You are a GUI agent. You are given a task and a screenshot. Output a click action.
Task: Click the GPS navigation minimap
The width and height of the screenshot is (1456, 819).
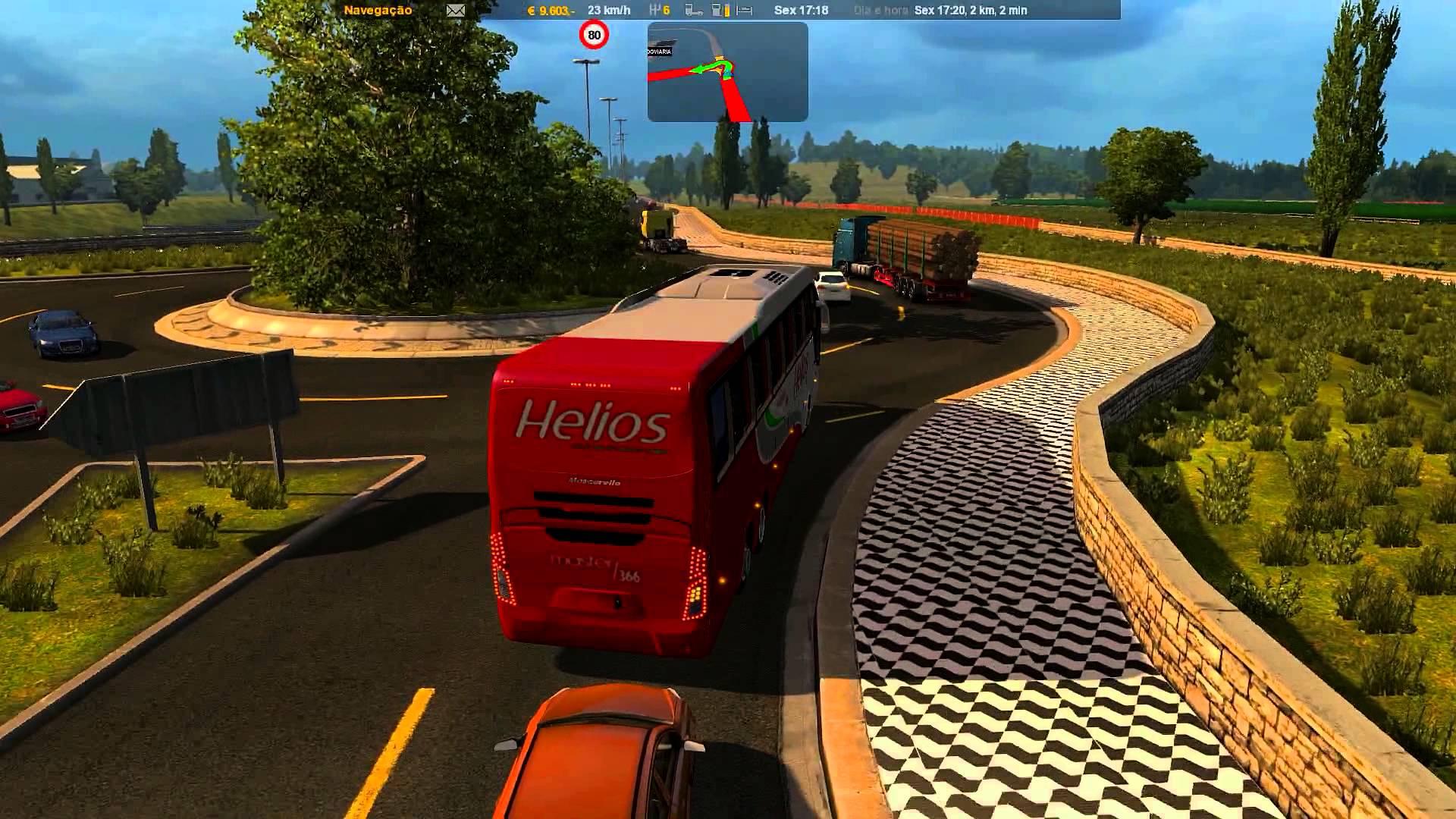click(x=727, y=72)
